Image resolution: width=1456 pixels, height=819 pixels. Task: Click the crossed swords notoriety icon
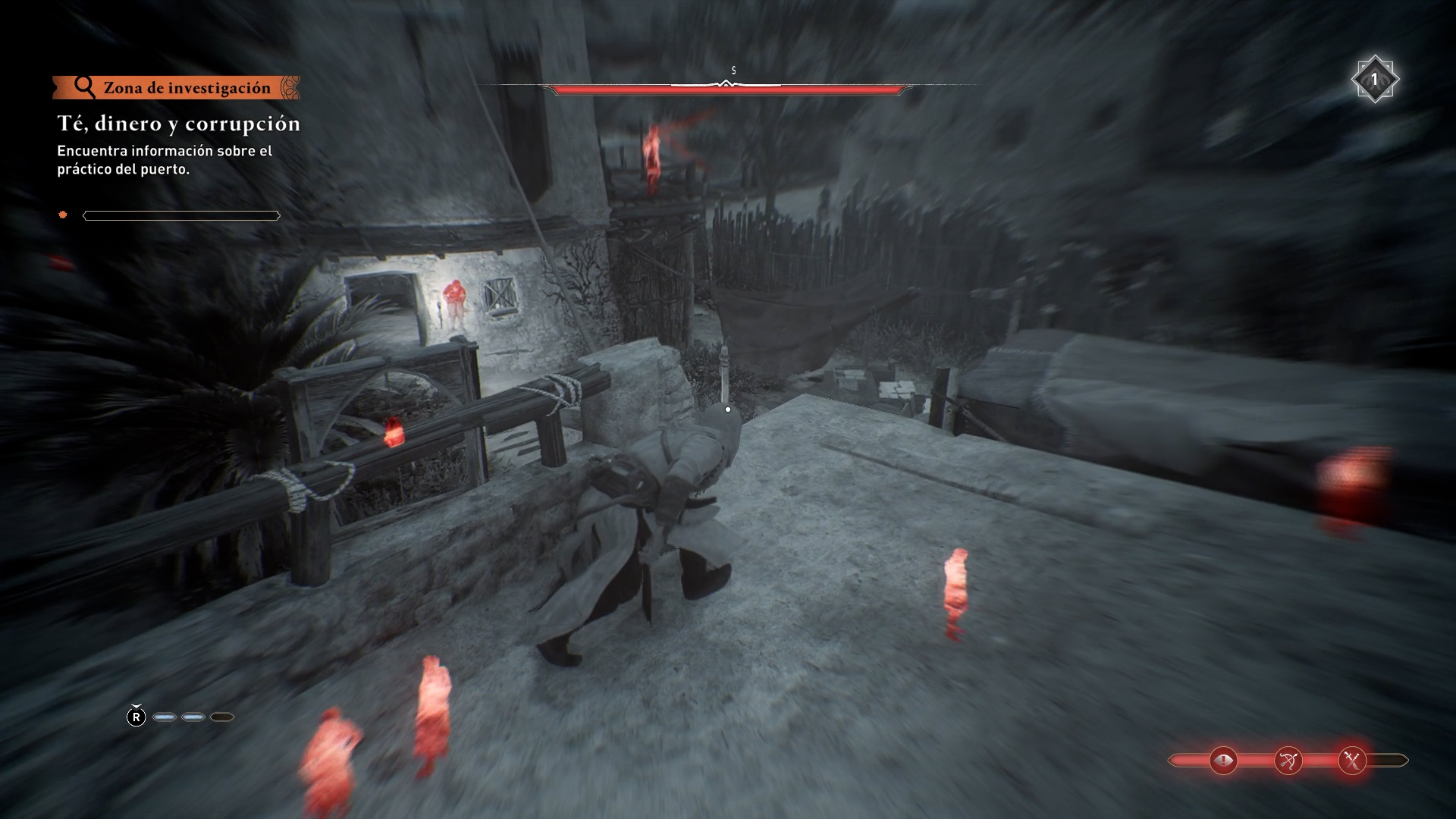(1352, 761)
